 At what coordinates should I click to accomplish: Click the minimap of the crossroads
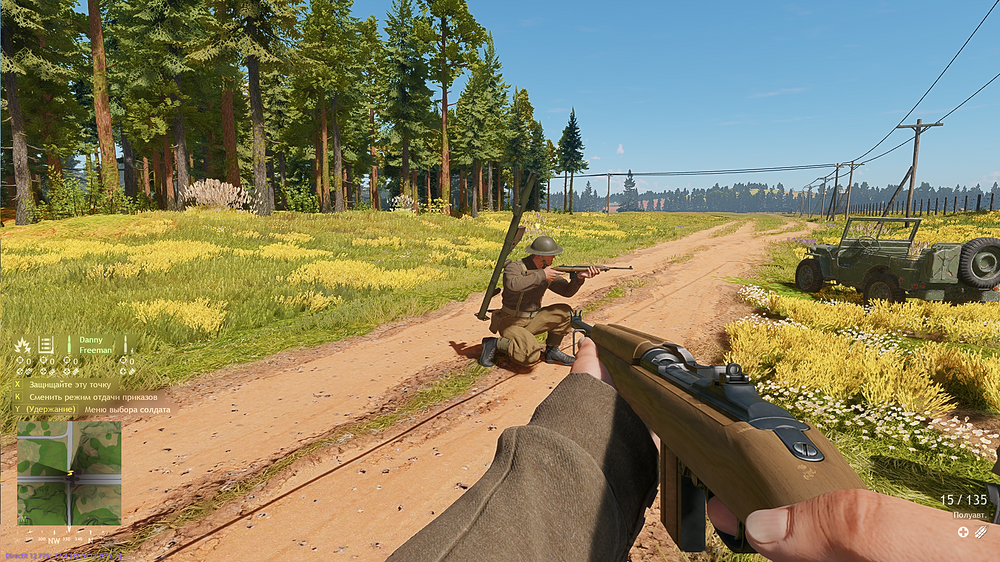(69, 473)
